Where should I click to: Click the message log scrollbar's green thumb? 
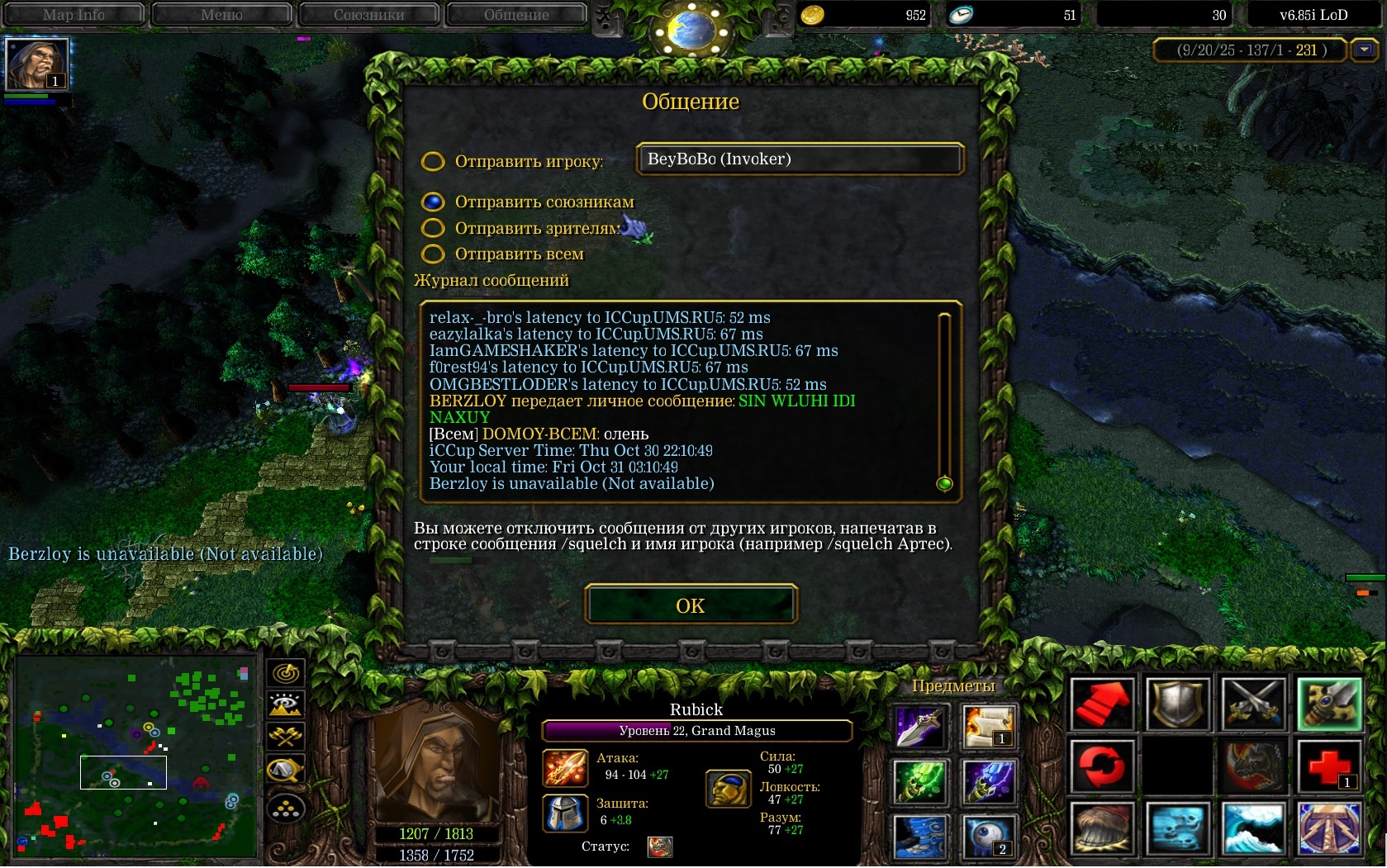pos(945,484)
